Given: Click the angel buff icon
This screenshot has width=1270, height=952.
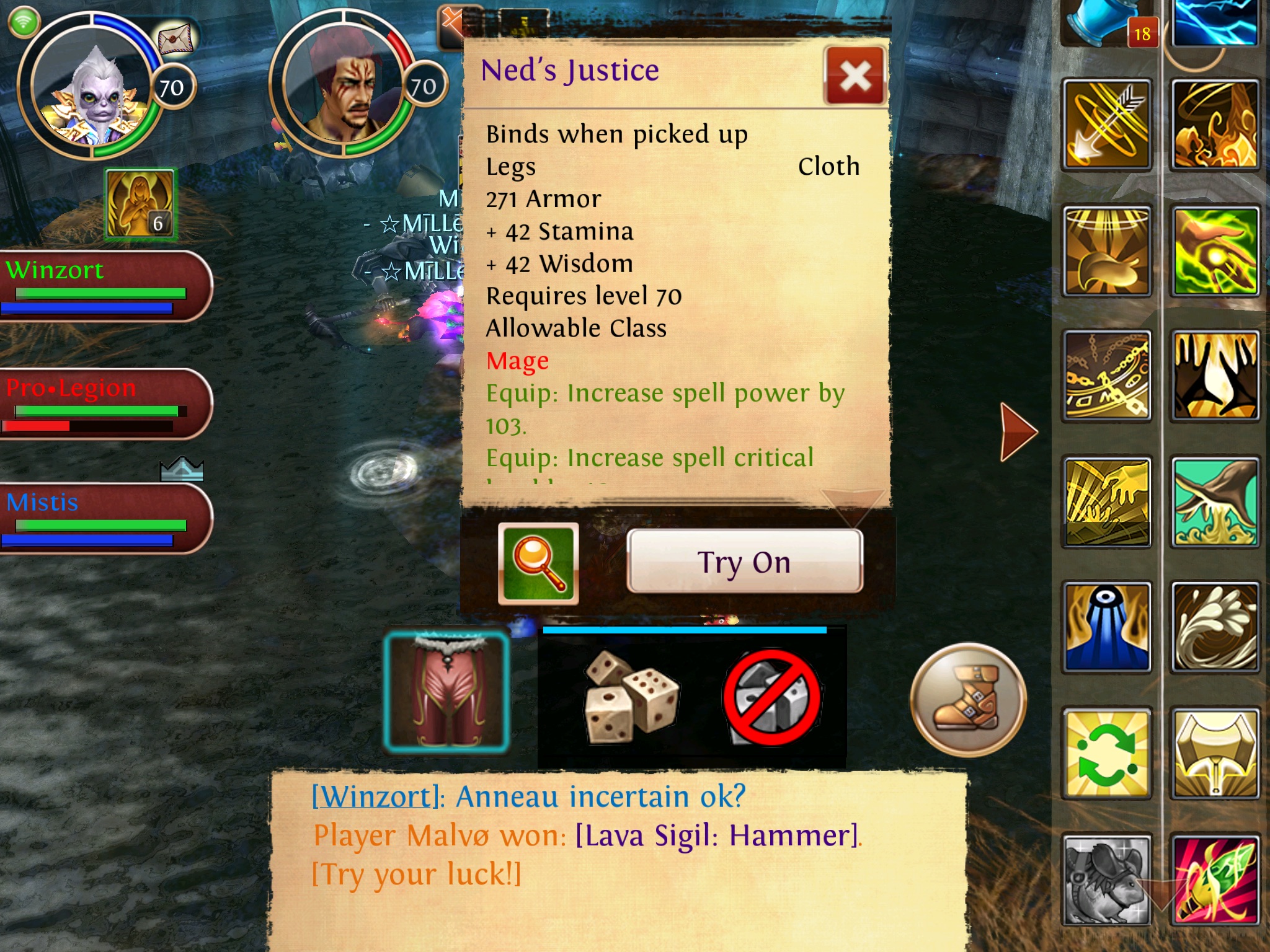Looking at the screenshot, I should click(x=141, y=204).
